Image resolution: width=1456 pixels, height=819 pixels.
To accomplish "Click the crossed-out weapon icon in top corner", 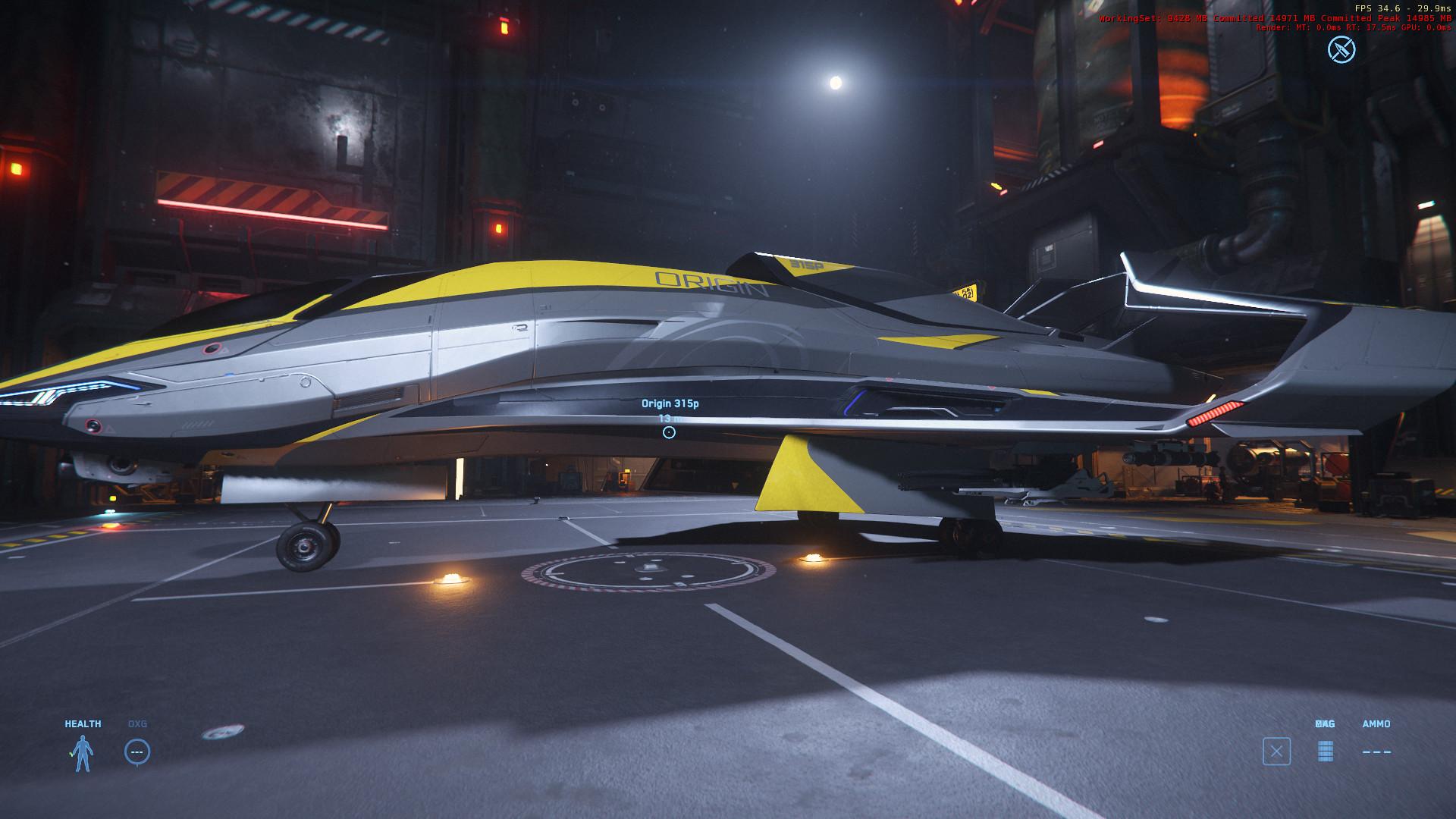I will click(x=1341, y=50).
